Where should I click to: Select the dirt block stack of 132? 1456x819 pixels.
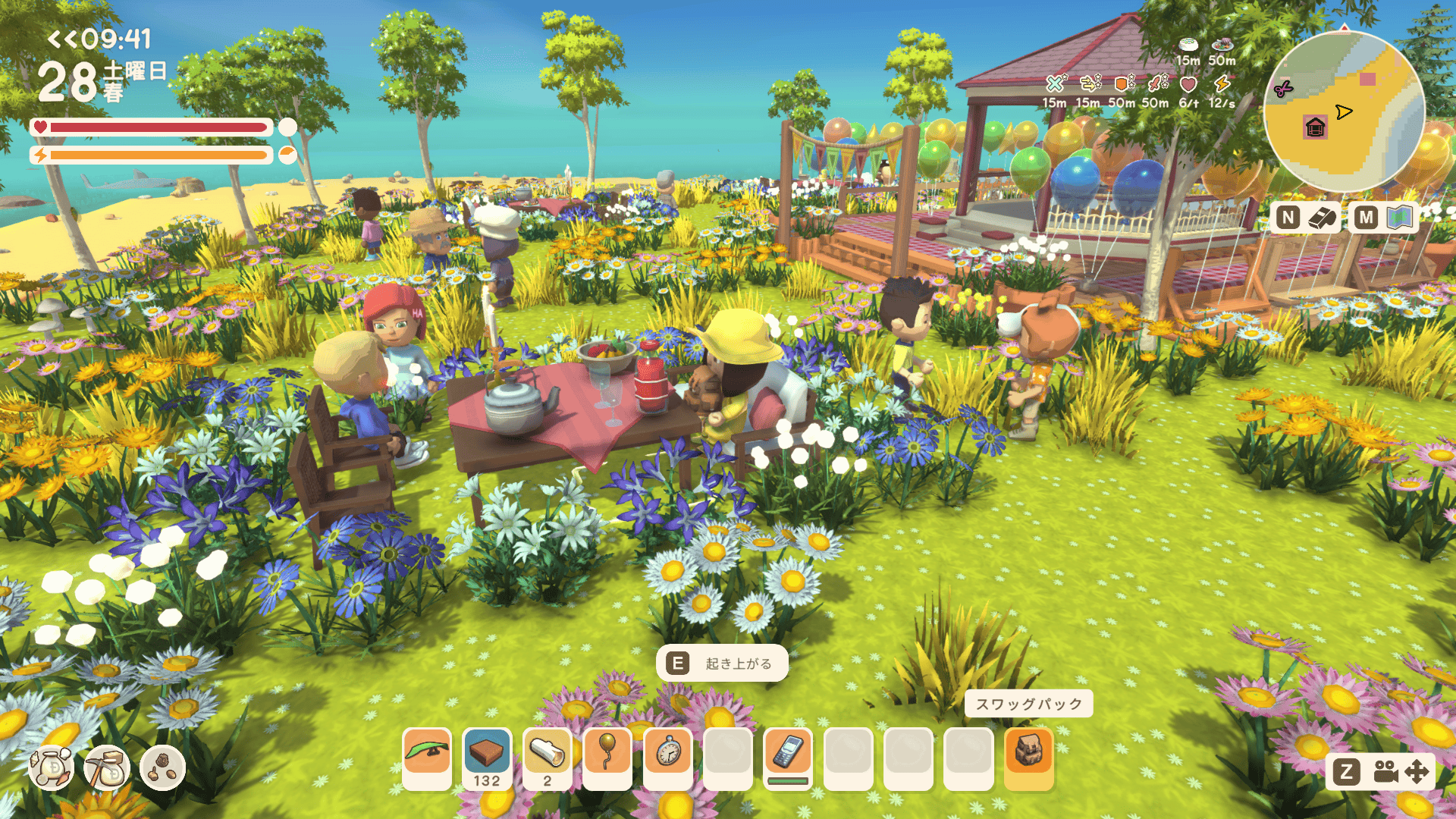click(x=487, y=758)
